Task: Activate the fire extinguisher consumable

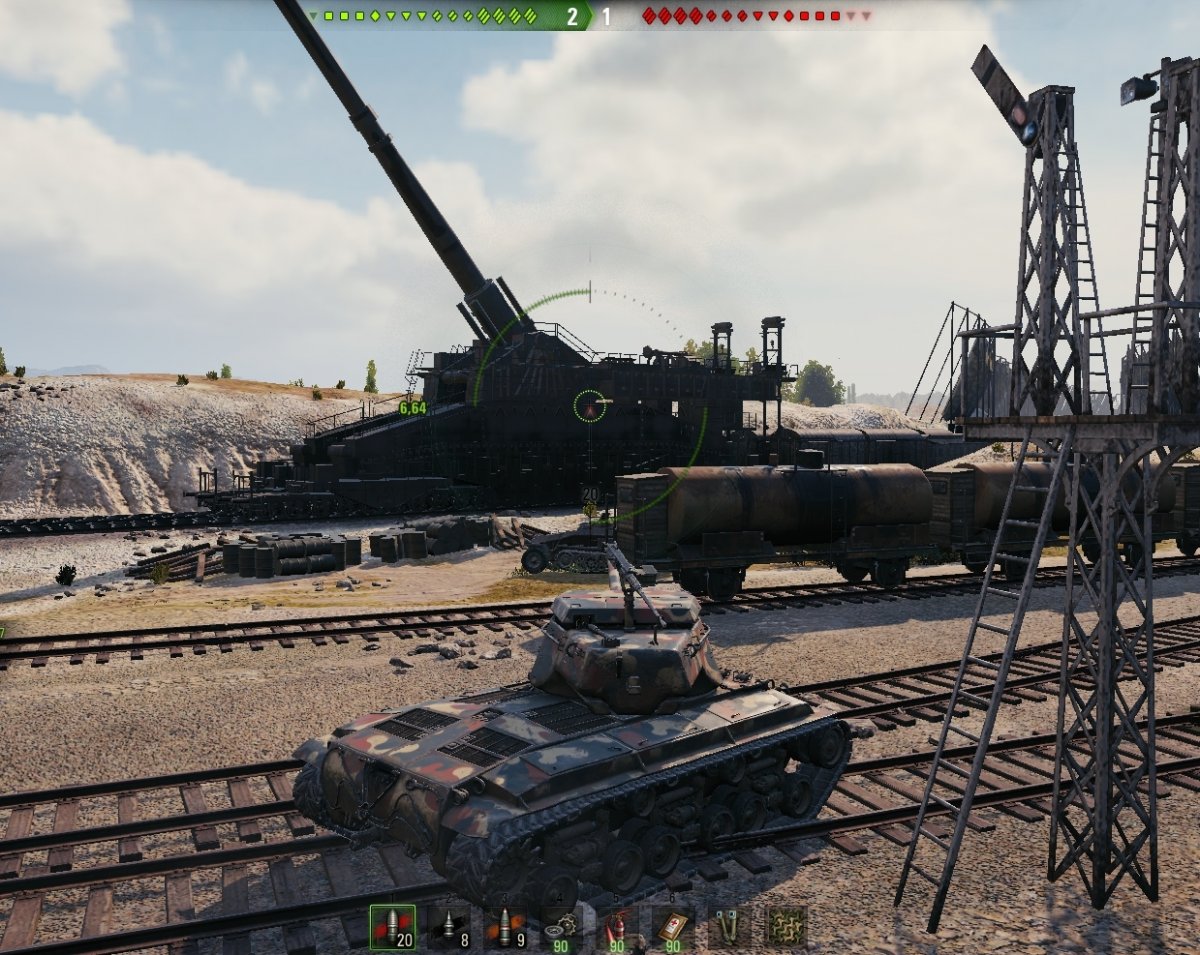Action: 616,927
